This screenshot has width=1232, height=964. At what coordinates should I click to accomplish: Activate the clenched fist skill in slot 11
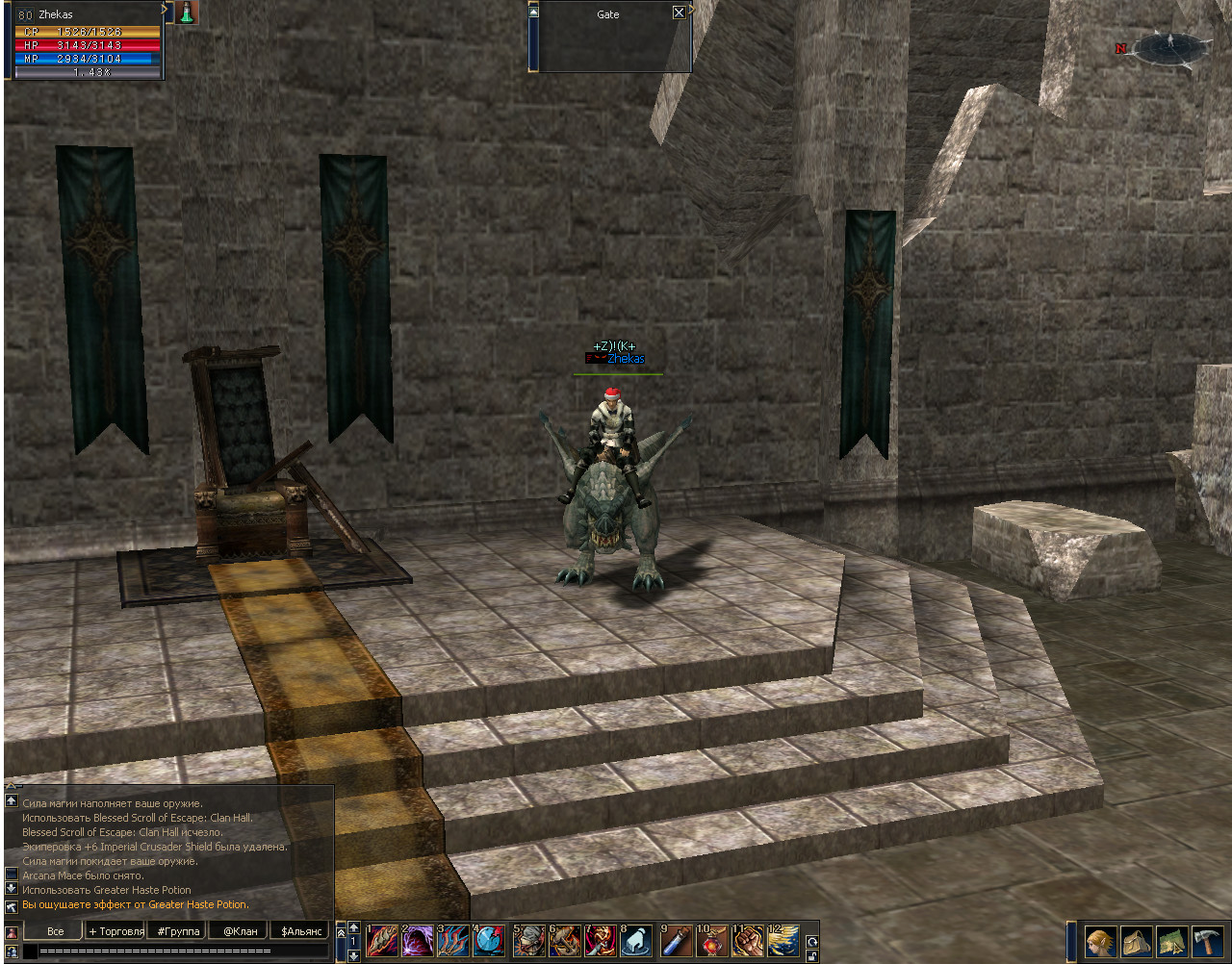[x=748, y=941]
